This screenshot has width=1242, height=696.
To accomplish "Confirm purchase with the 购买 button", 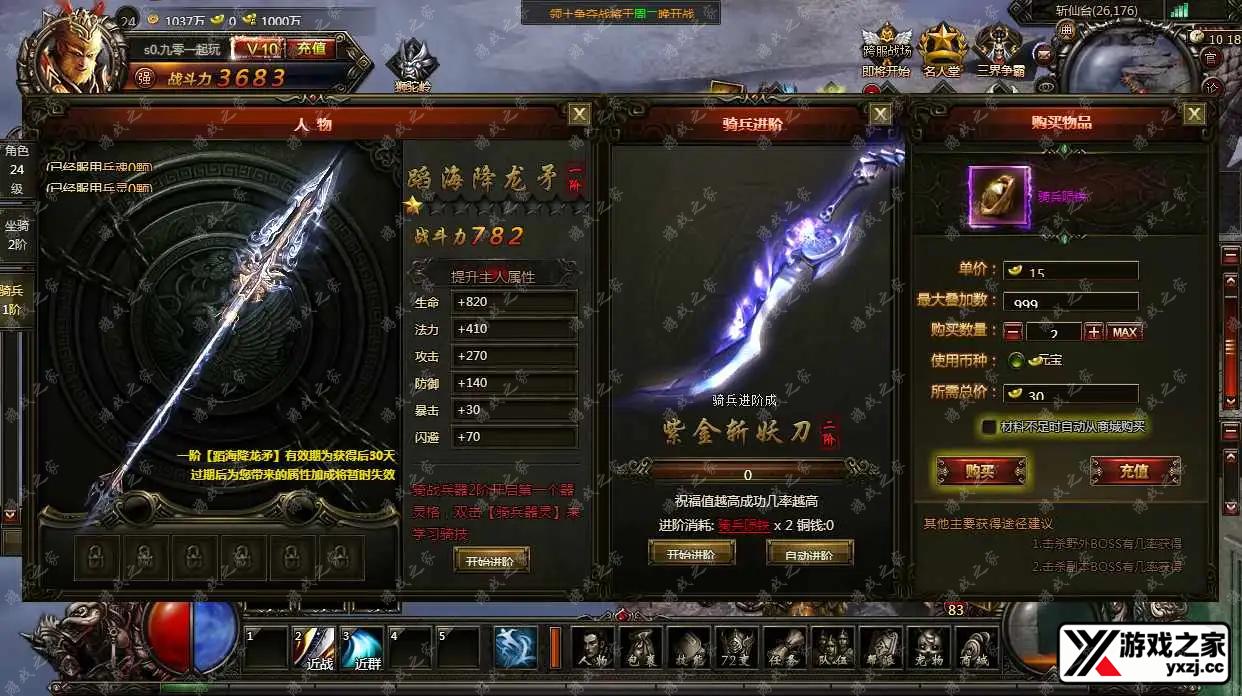I will click(x=980, y=471).
